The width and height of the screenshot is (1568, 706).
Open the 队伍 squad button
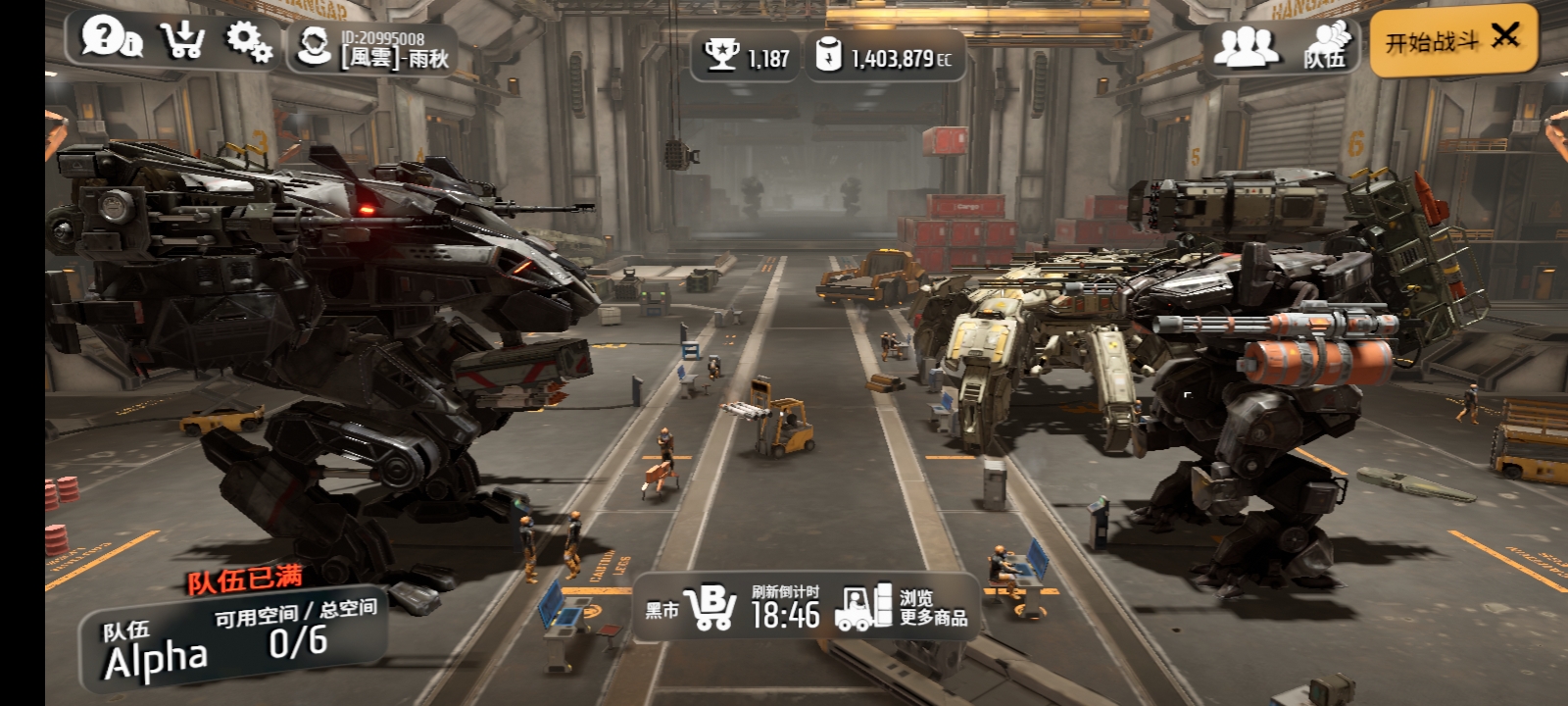coord(1325,47)
